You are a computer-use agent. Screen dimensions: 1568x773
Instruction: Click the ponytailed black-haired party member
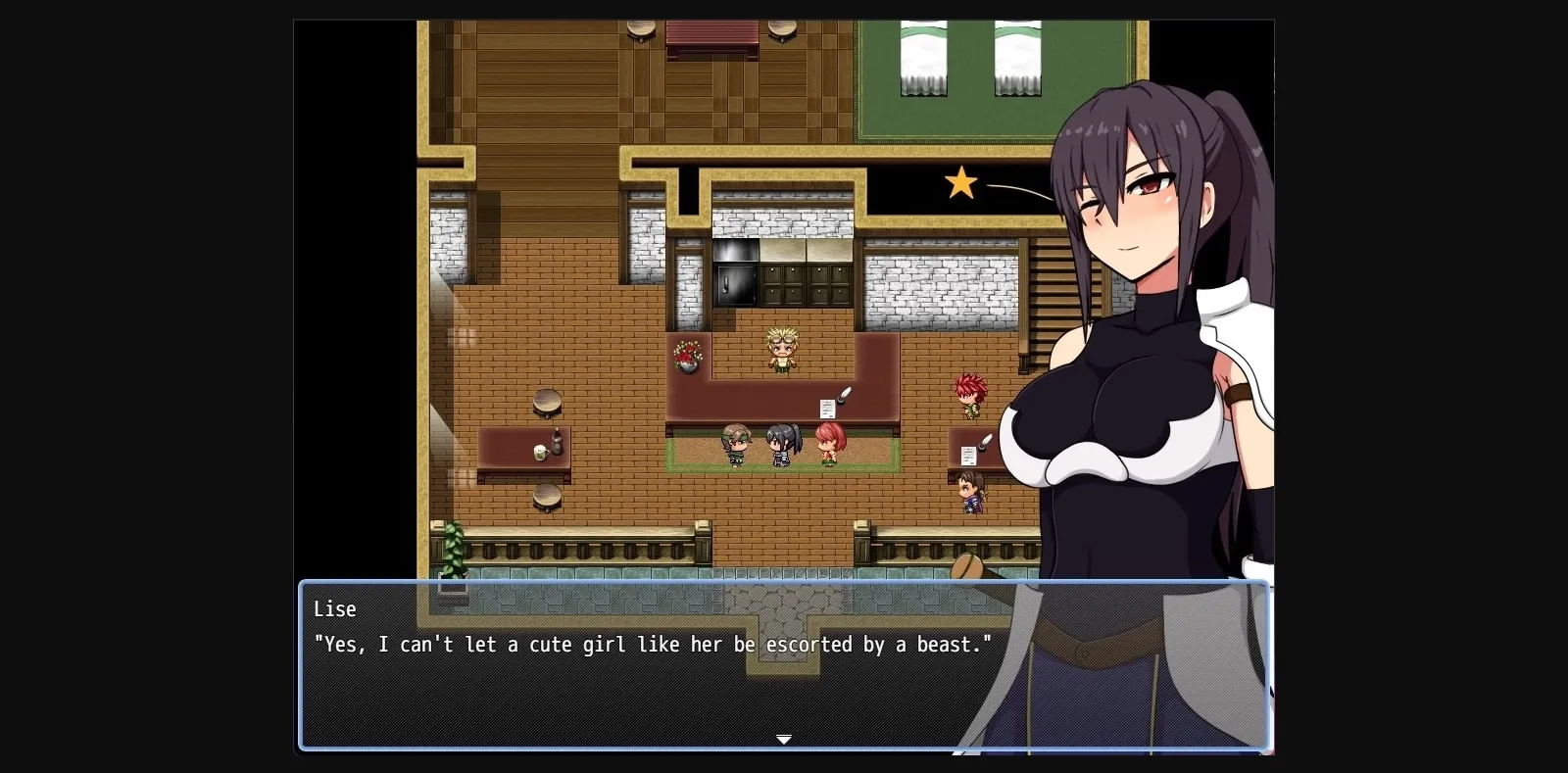[x=781, y=443]
